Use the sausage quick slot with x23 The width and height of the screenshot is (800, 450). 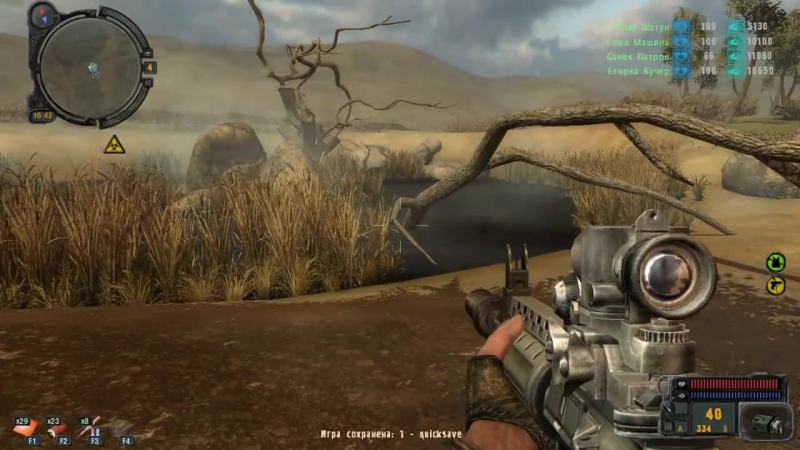tap(56, 429)
